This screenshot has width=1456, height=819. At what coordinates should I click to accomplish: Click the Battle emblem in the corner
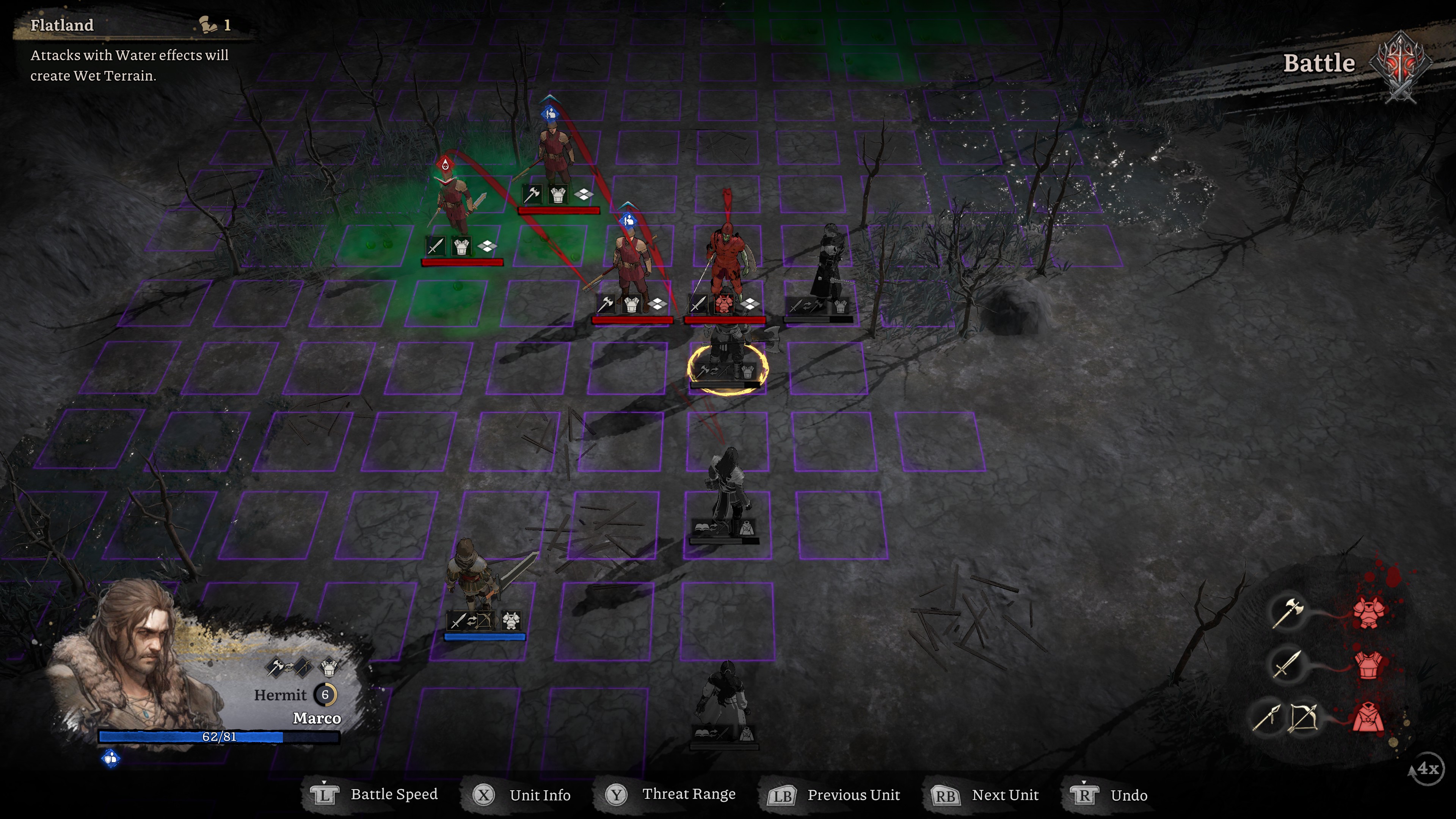(x=1401, y=65)
